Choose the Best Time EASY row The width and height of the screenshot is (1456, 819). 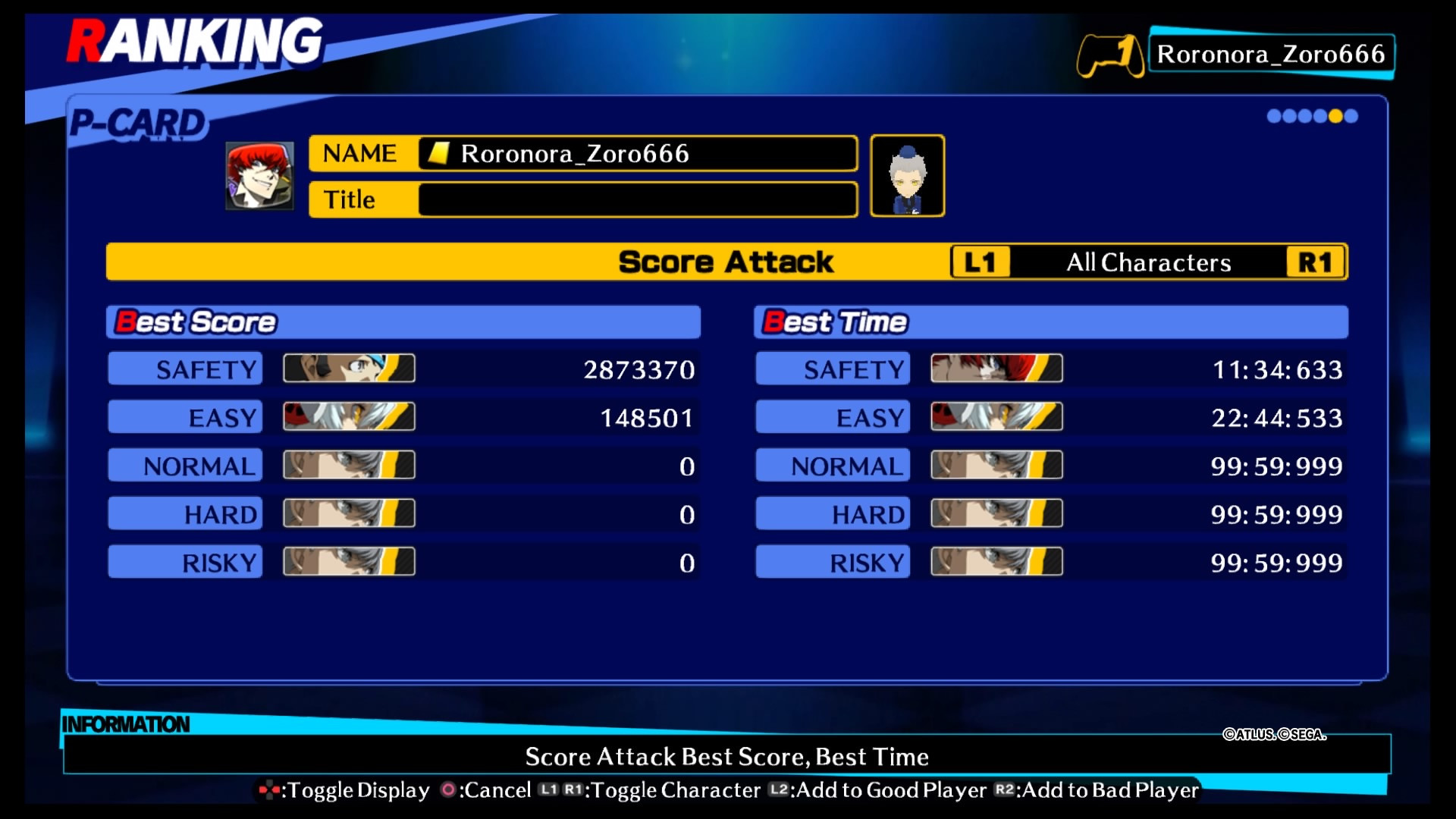tap(1051, 418)
